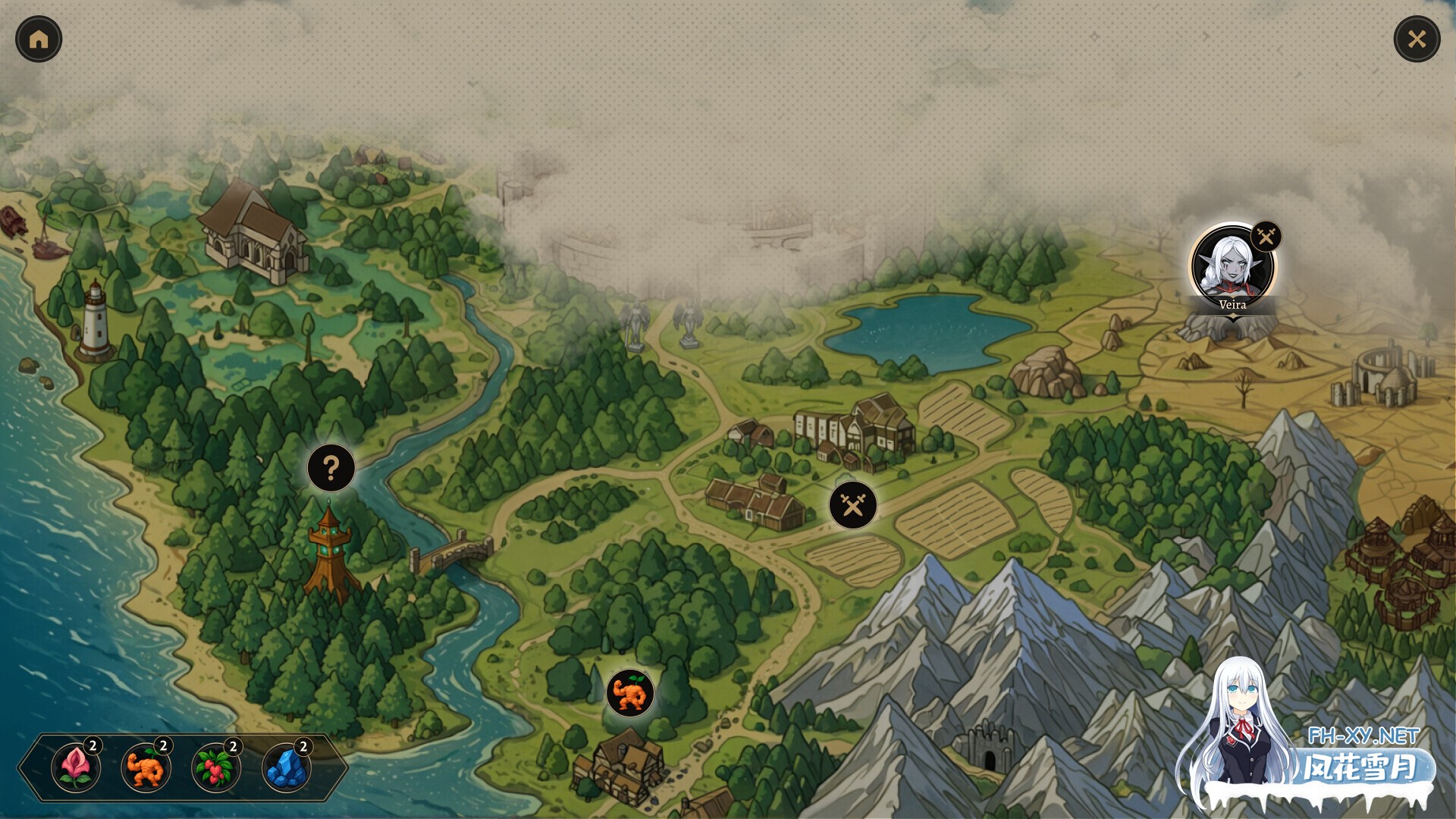Start the crossed swords battle near the village
1456x819 pixels.
(853, 505)
